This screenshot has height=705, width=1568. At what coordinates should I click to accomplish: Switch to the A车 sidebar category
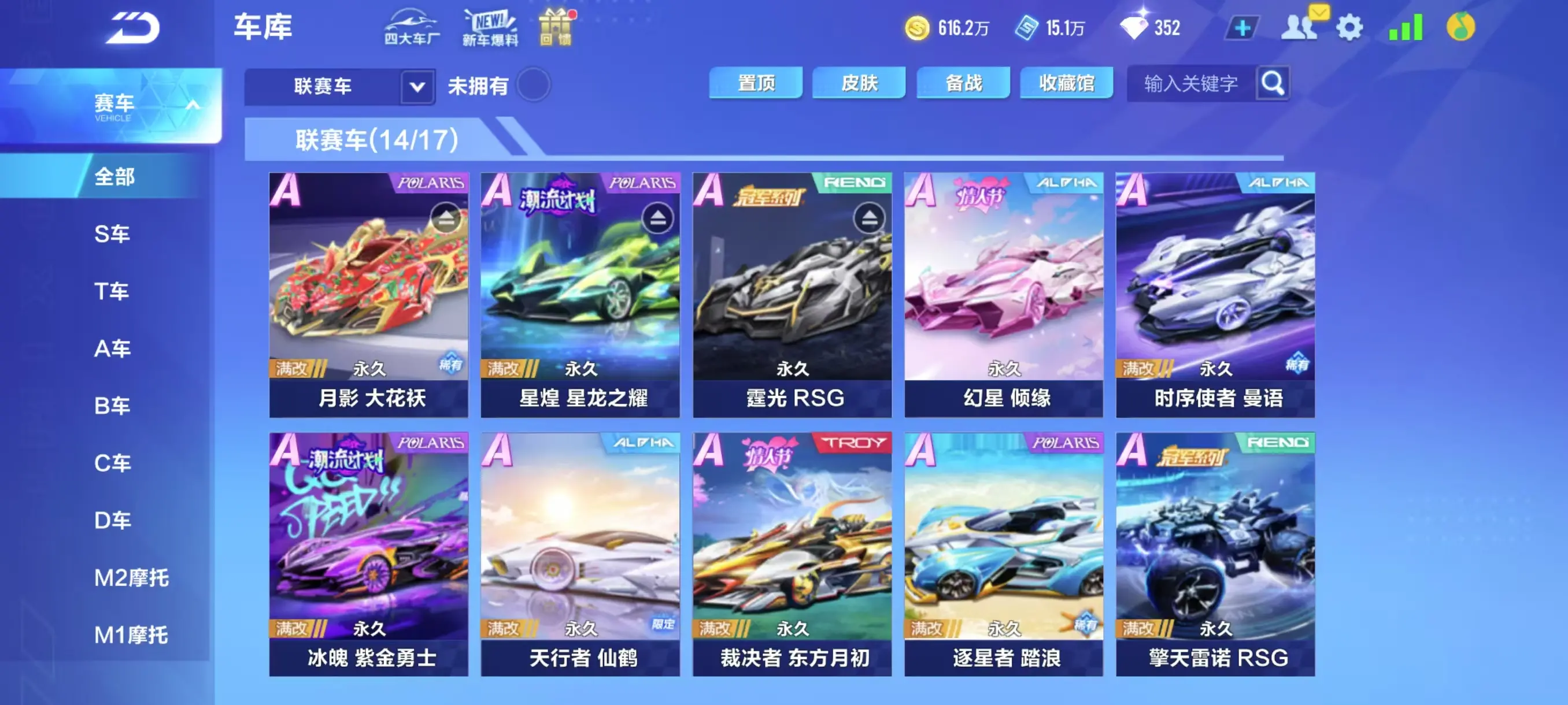coord(113,348)
